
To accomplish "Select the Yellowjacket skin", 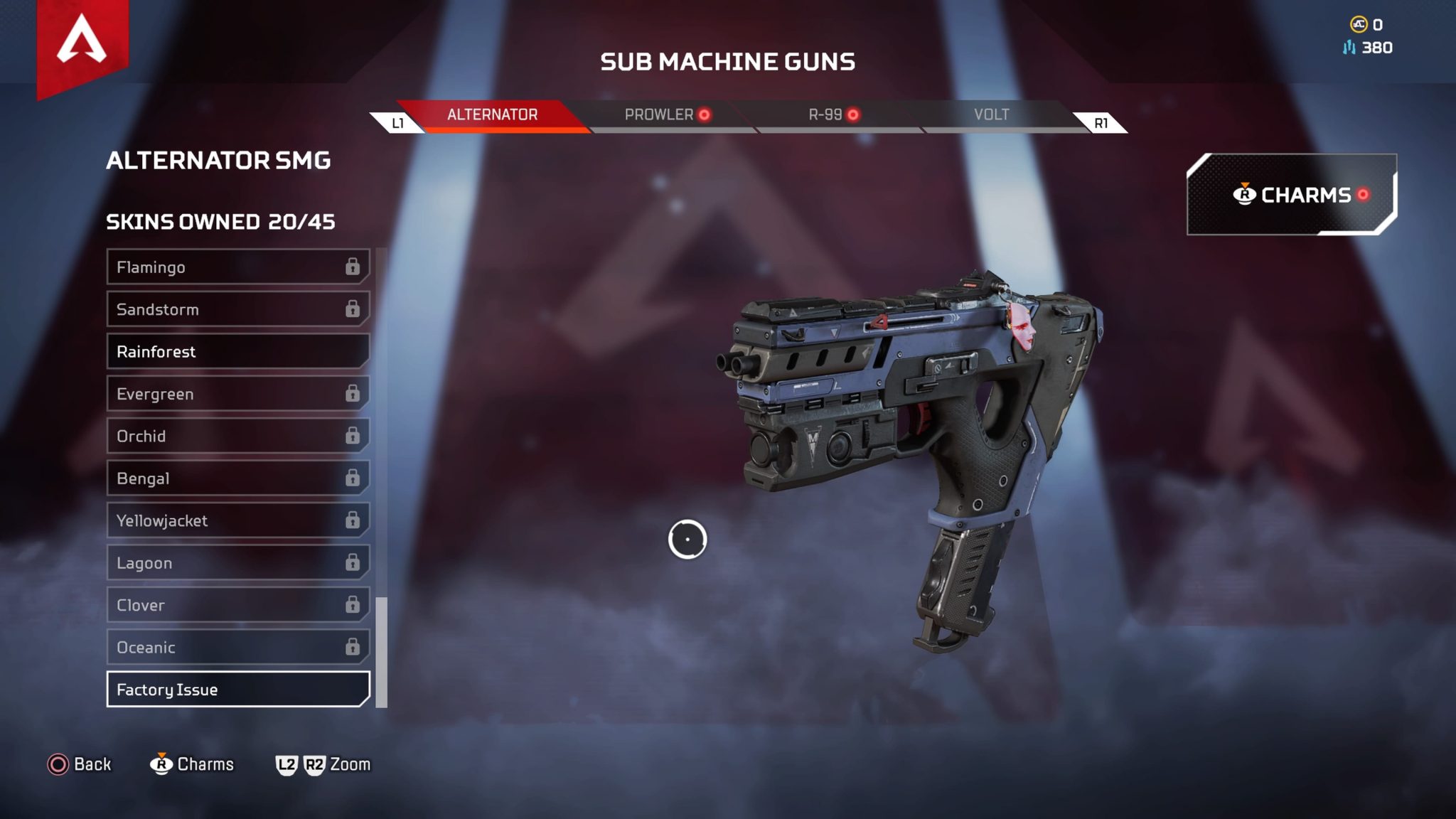I will 237,520.
